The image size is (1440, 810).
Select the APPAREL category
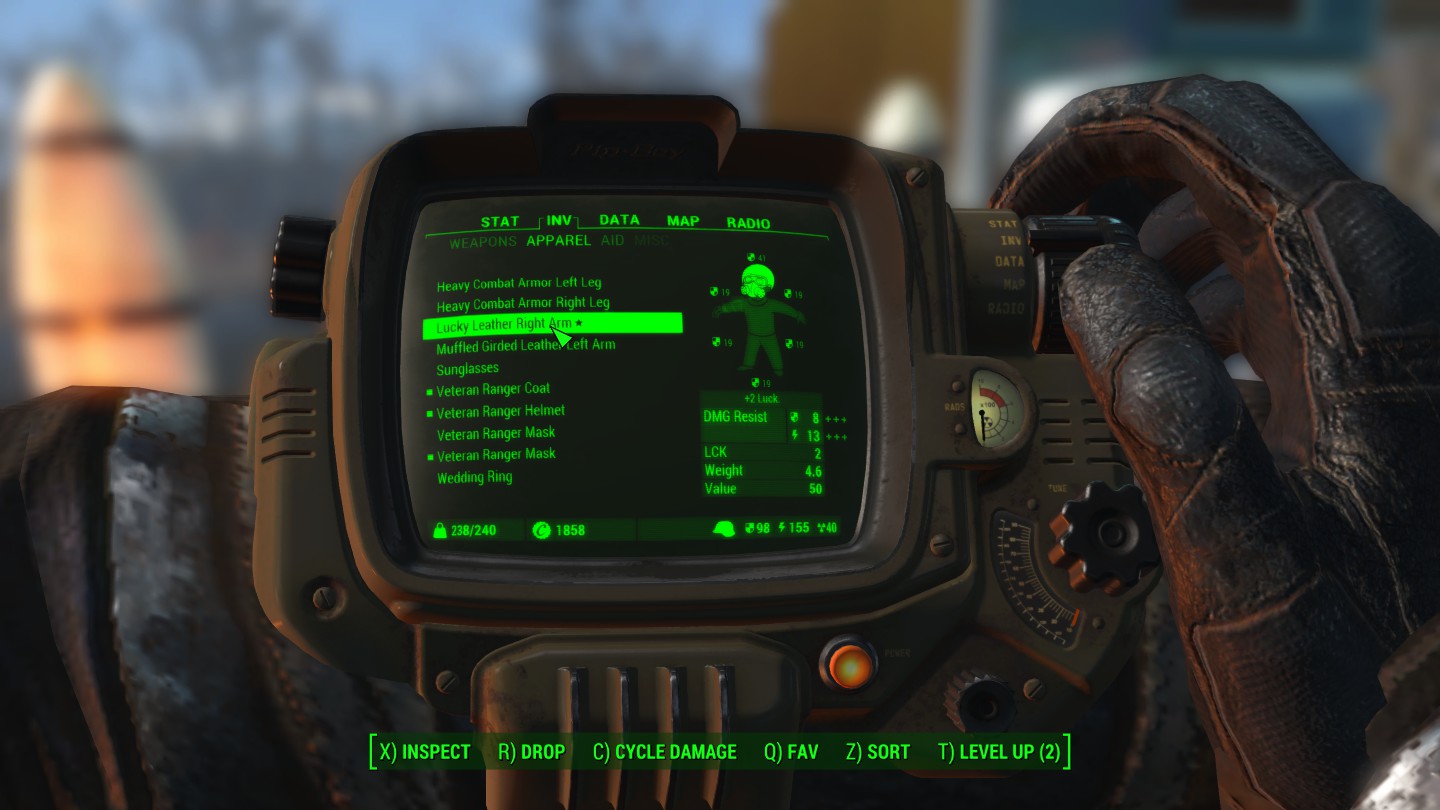[559, 241]
